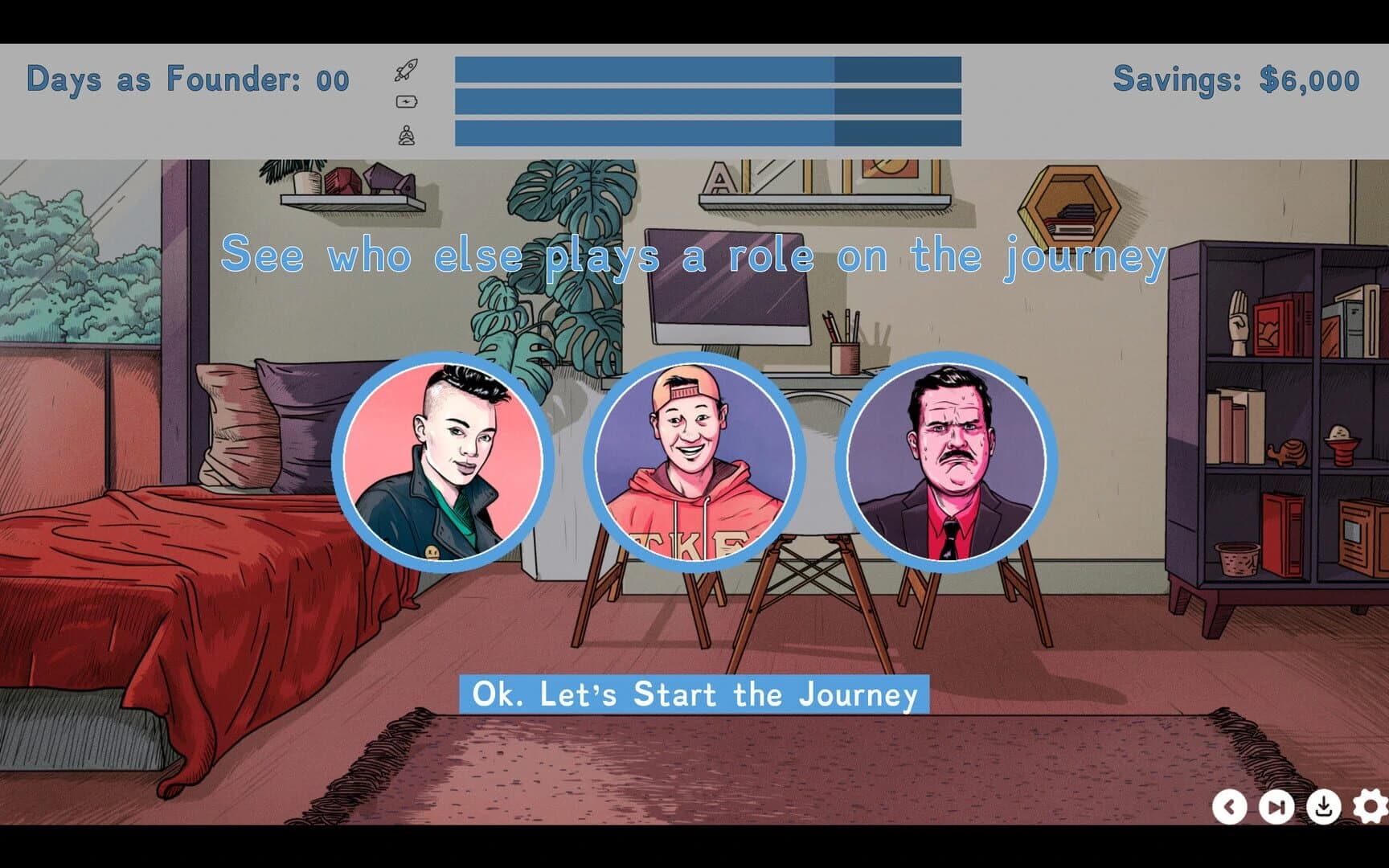Click the battery energy stat icon
Image resolution: width=1389 pixels, height=868 pixels.
click(407, 100)
